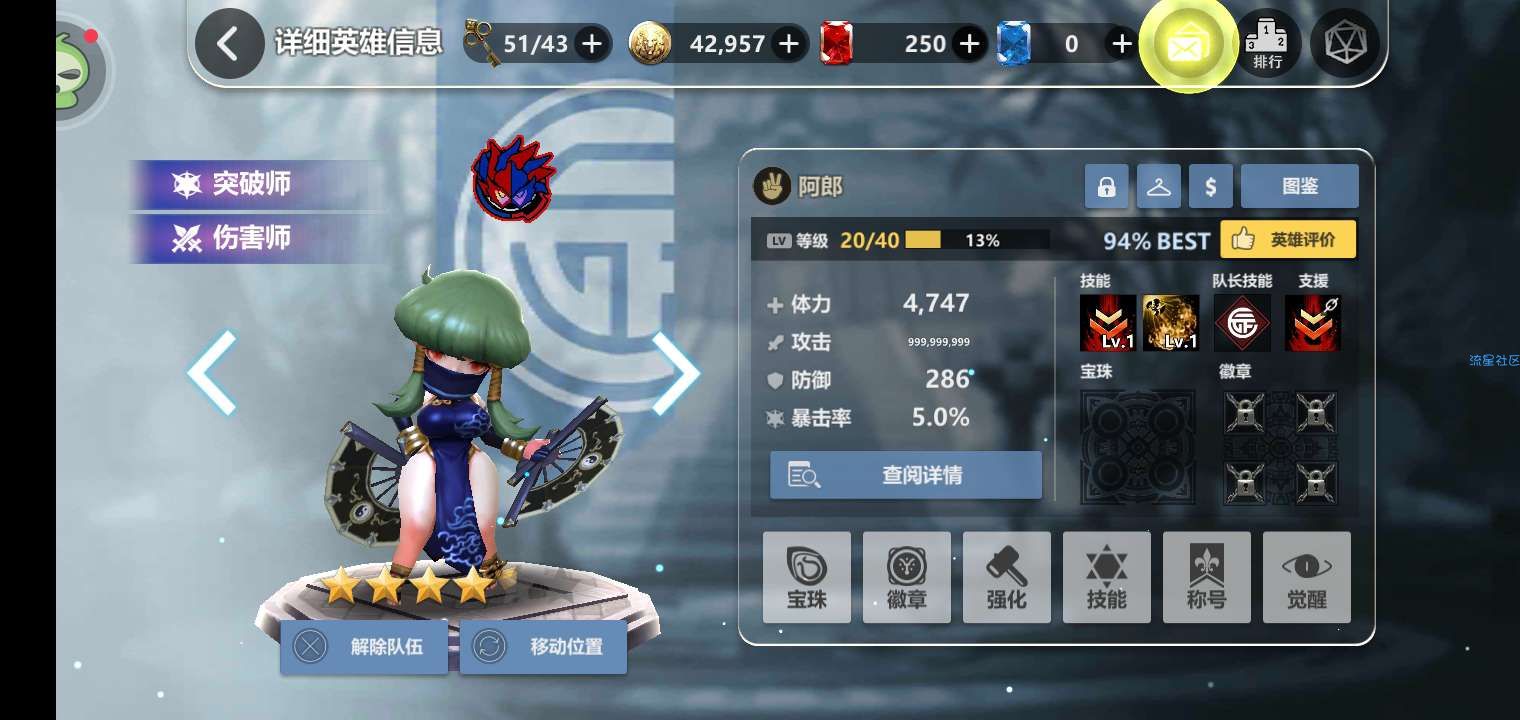Open the 强化 enhance hammer menu
This screenshot has height=720, width=1520.
pos(1006,578)
